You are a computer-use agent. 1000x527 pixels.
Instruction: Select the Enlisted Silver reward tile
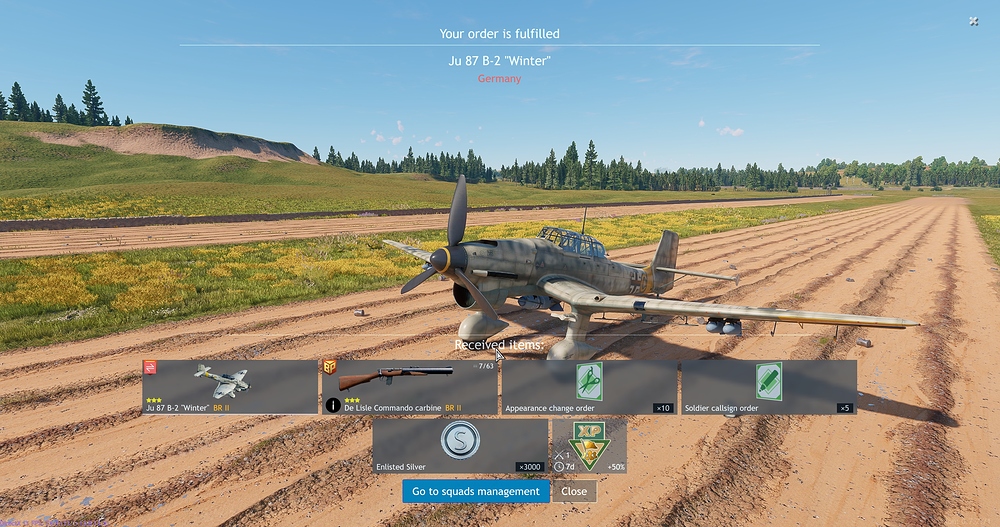click(460, 446)
